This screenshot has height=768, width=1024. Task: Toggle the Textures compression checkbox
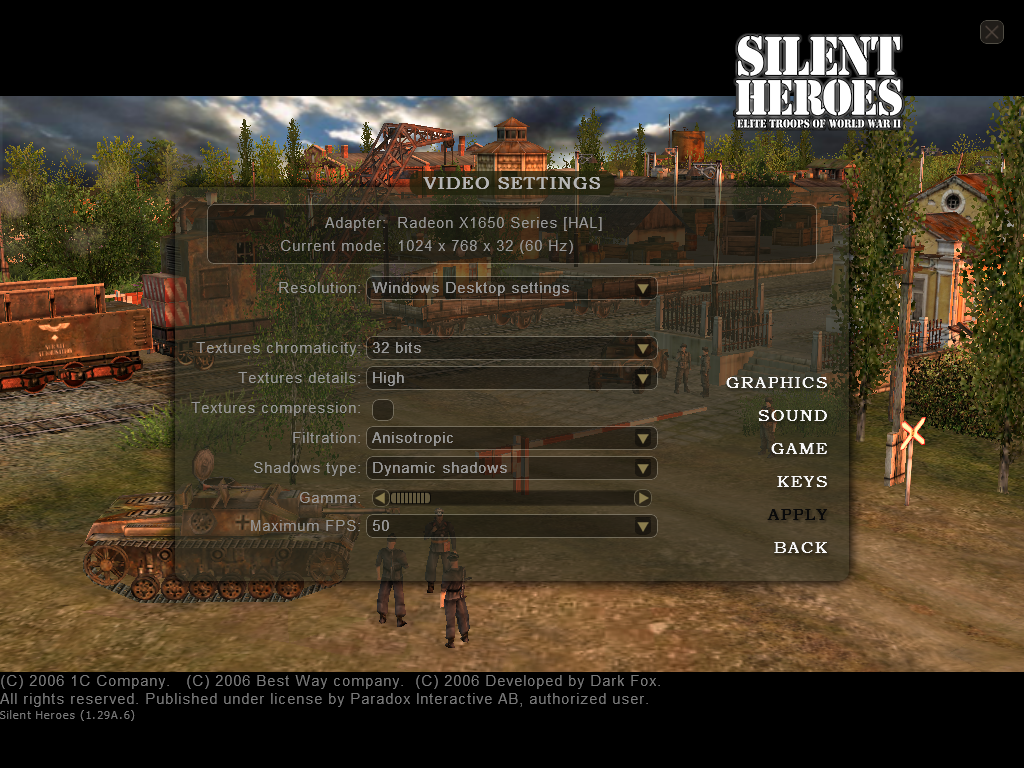click(382, 409)
